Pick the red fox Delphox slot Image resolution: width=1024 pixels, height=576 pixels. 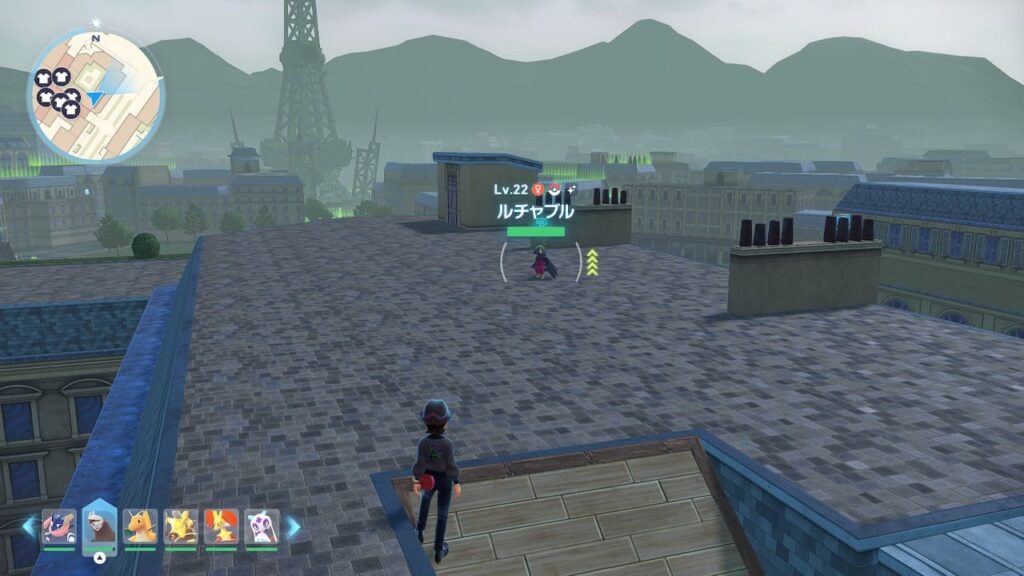pyautogui.click(x=221, y=526)
